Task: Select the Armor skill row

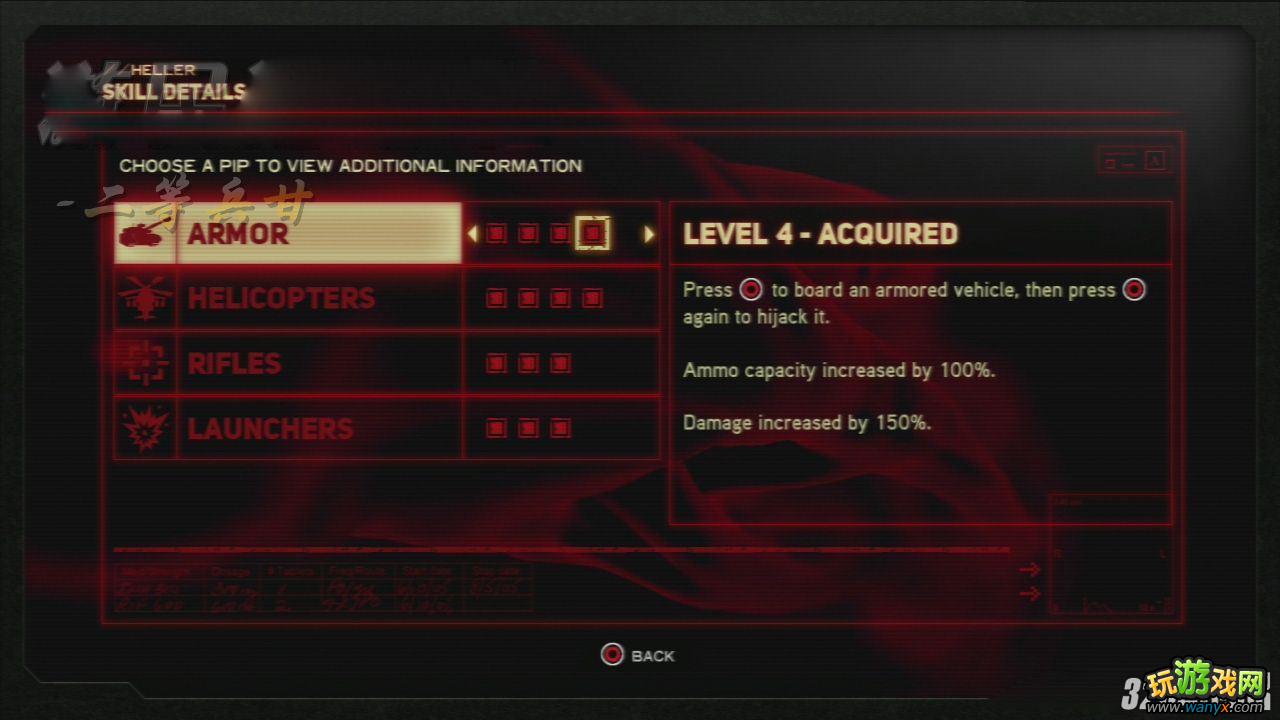Action: [x=288, y=234]
